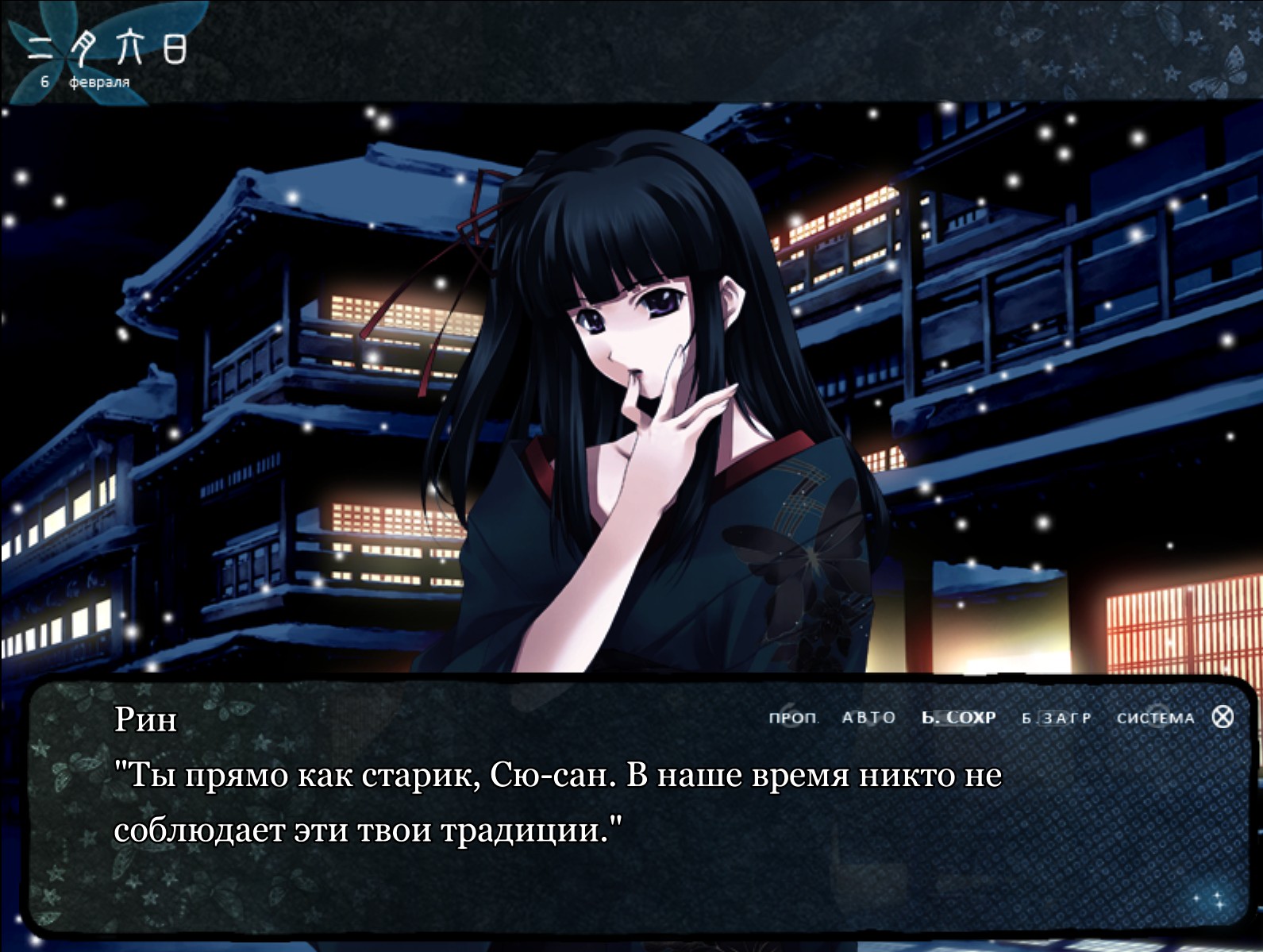Open the СИСТЕМА menu
The image size is (1263, 952).
1155,718
